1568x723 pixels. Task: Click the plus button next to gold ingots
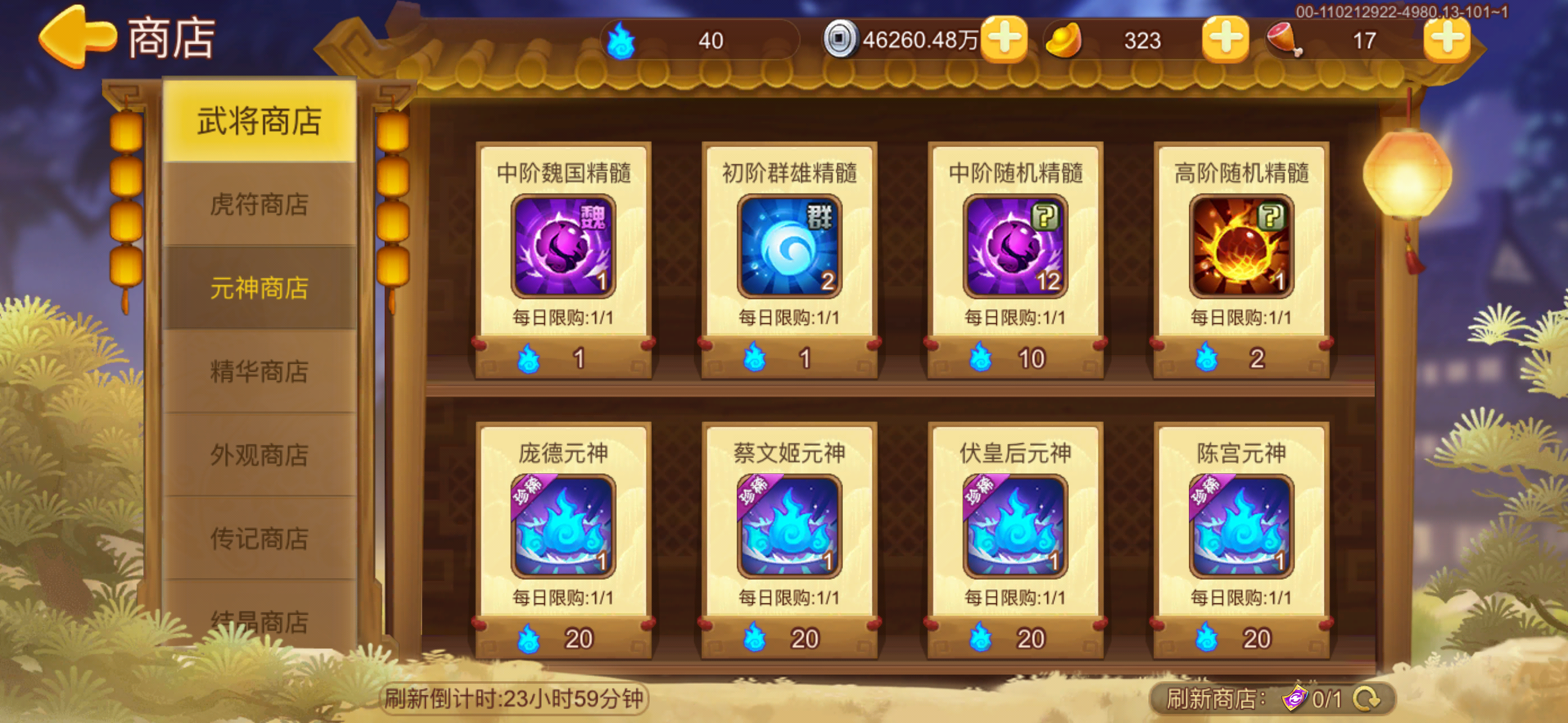[x=1223, y=40]
